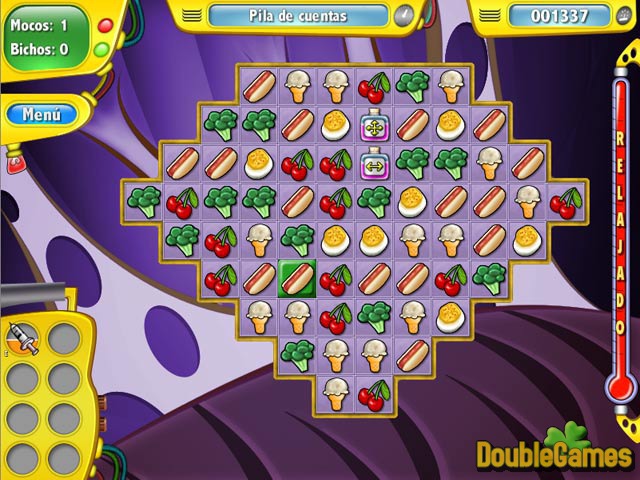Pick the green-highlighted hot dog tile
The image size is (640, 480).
[x=297, y=277]
